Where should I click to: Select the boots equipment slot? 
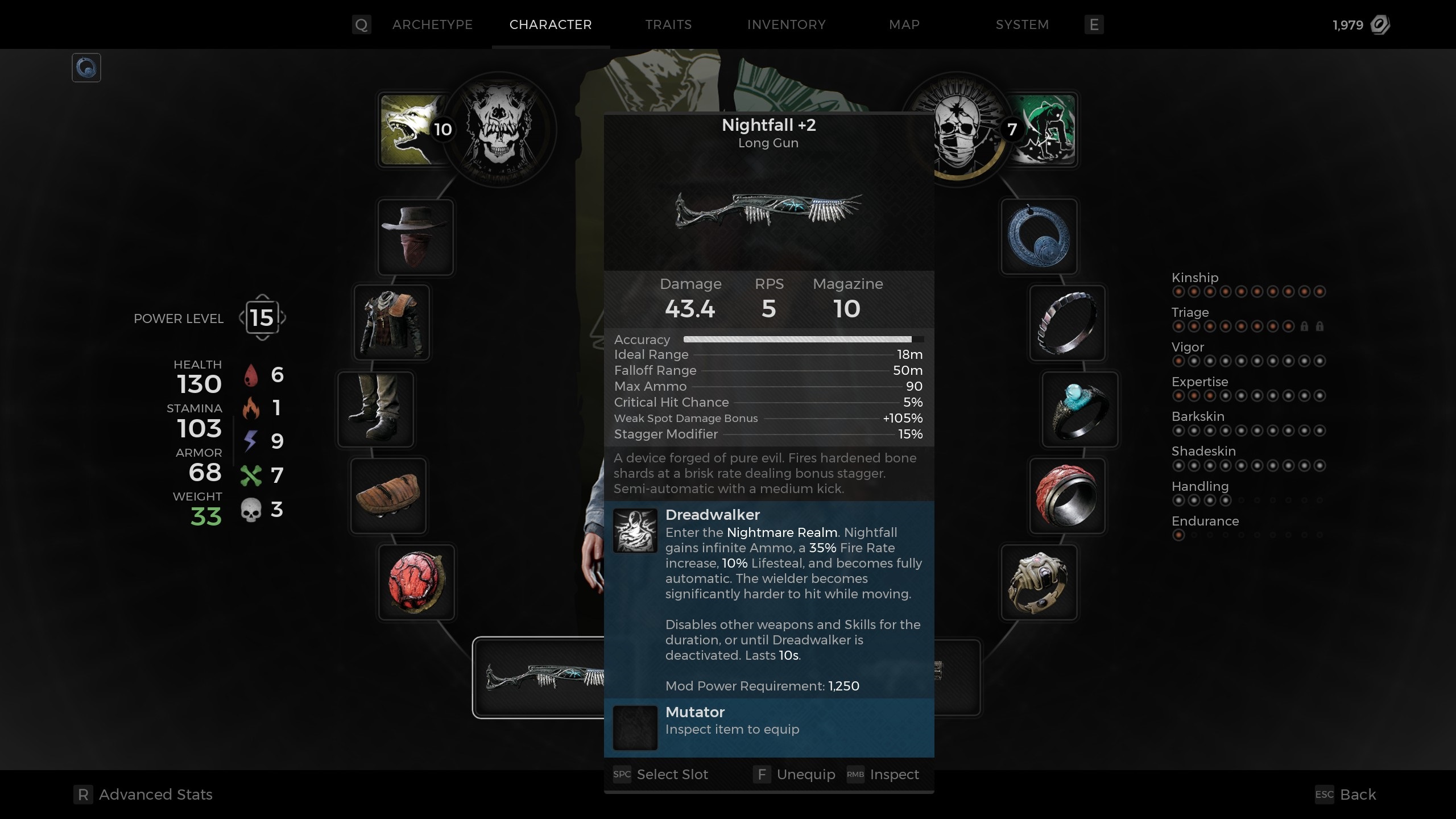(x=376, y=409)
